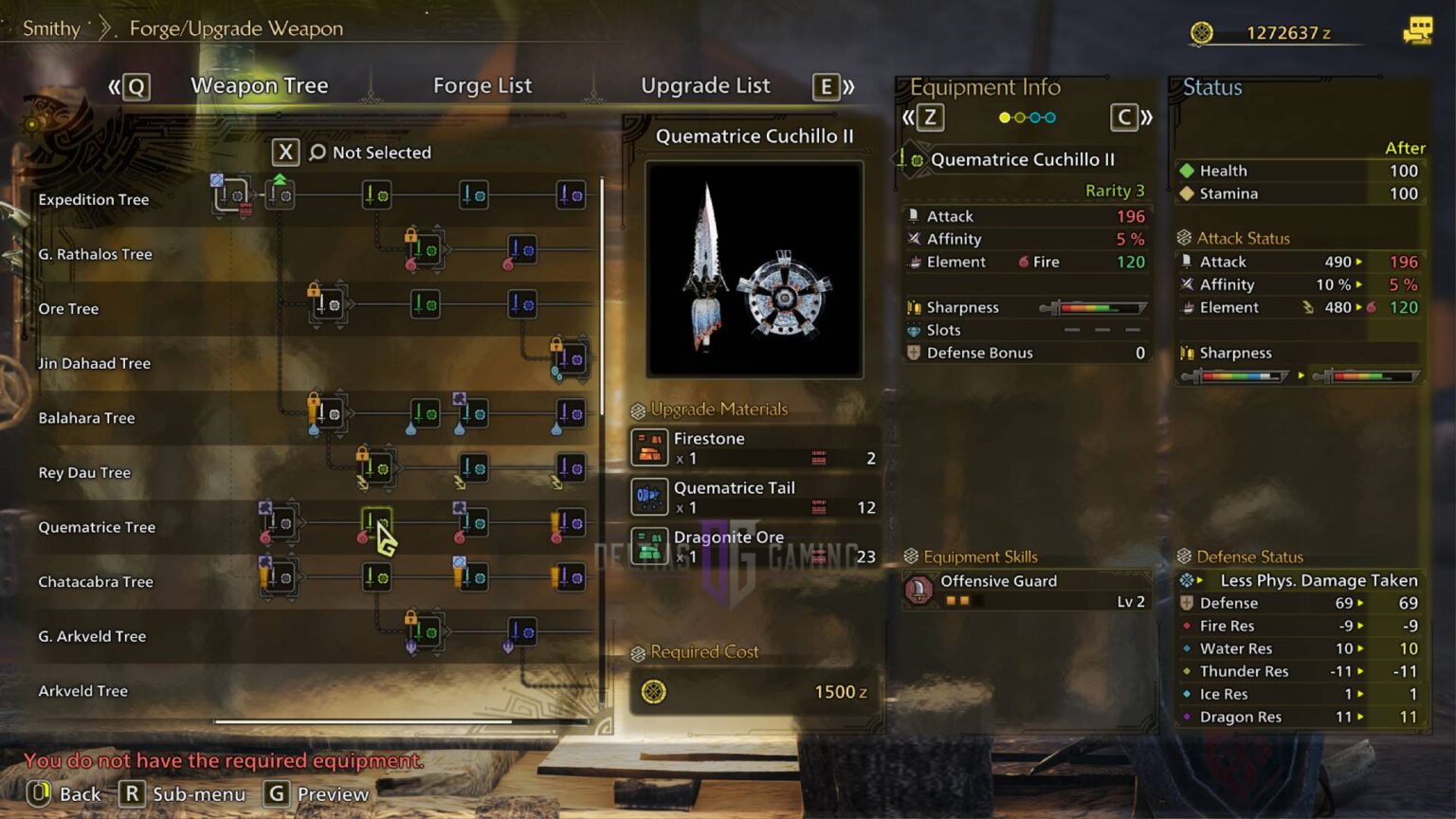Image resolution: width=1456 pixels, height=819 pixels.
Task: Click the Dragonite Ore material icon
Action: [650, 545]
